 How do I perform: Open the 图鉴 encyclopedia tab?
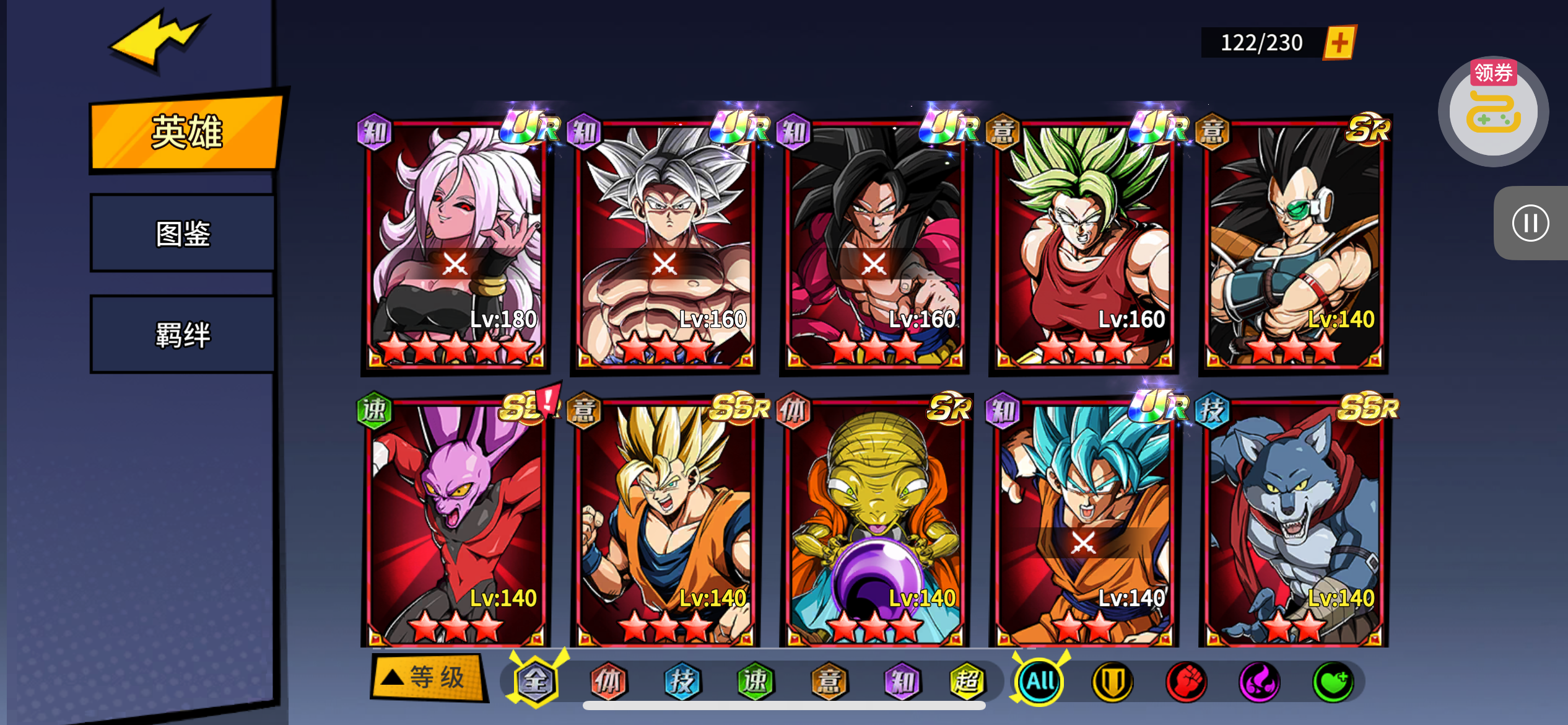pos(183,234)
